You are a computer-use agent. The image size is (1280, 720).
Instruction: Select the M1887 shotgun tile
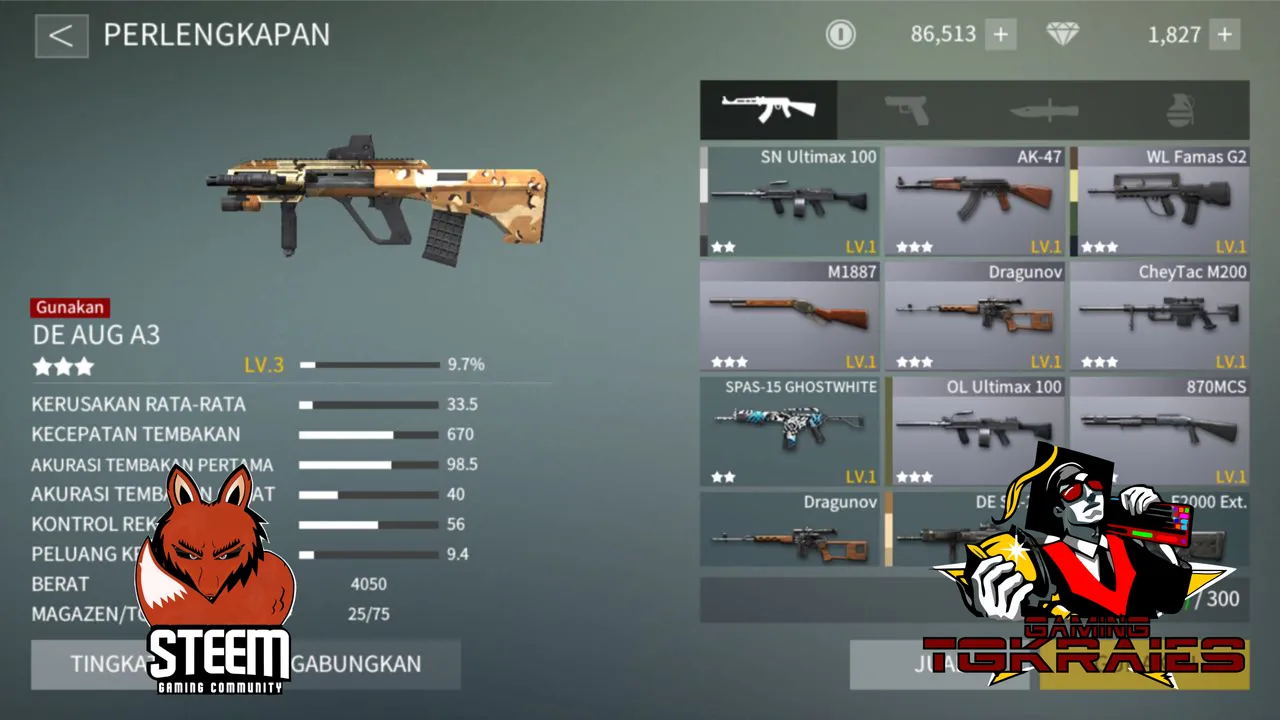(791, 316)
